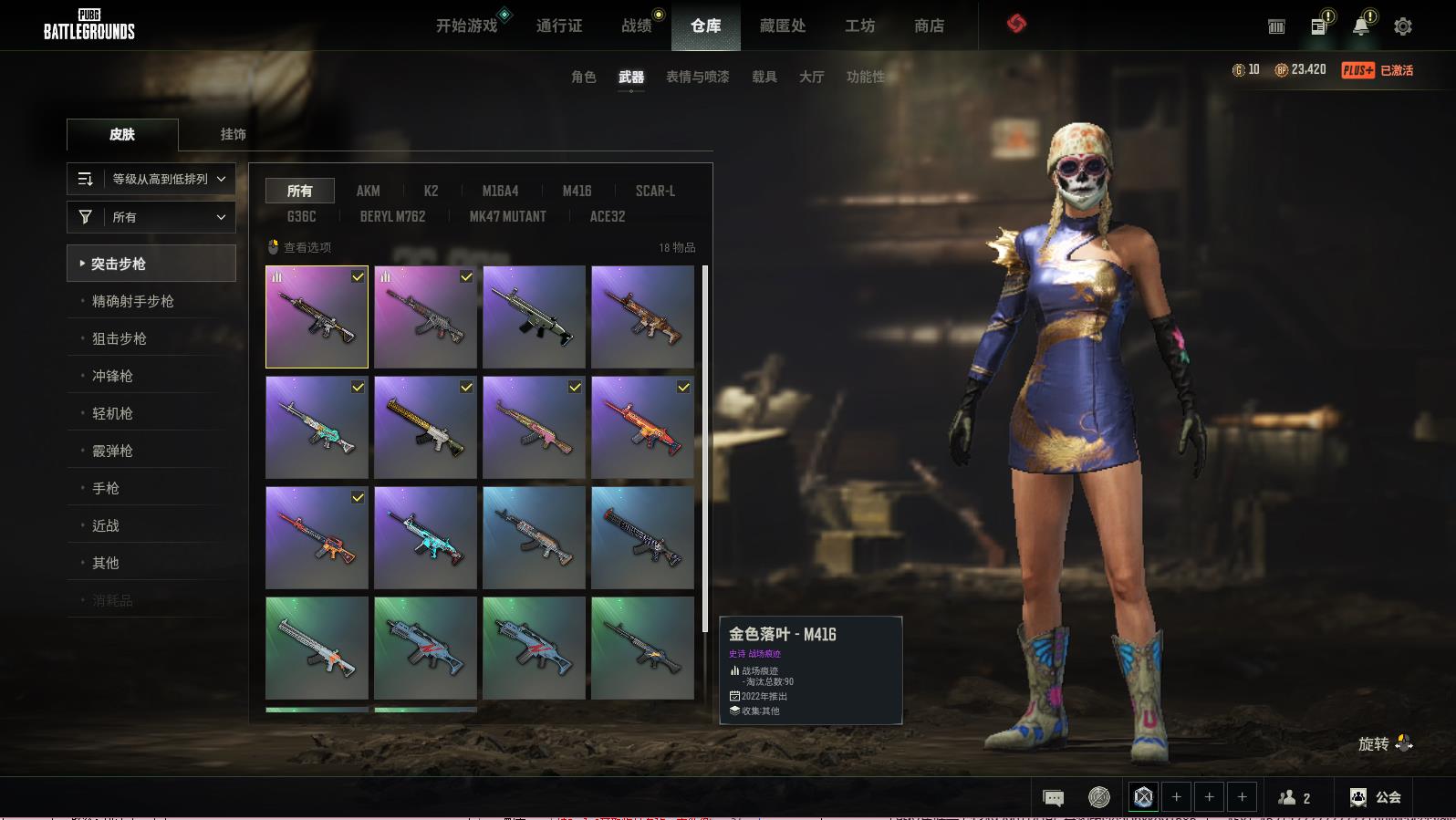1456x820 pixels.
Task: Filter skins by BERYL M762
Action: (x=392, y=216)
